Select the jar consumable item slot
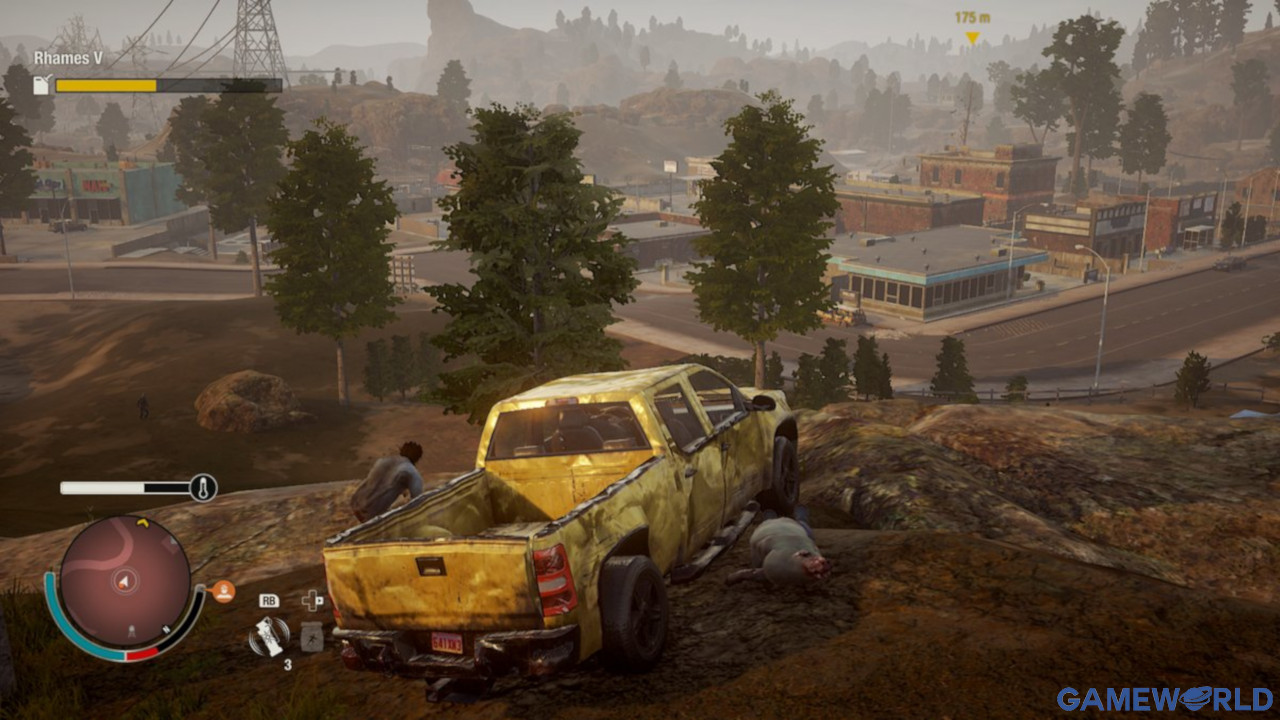1280x720 pixels. point(312,636)
